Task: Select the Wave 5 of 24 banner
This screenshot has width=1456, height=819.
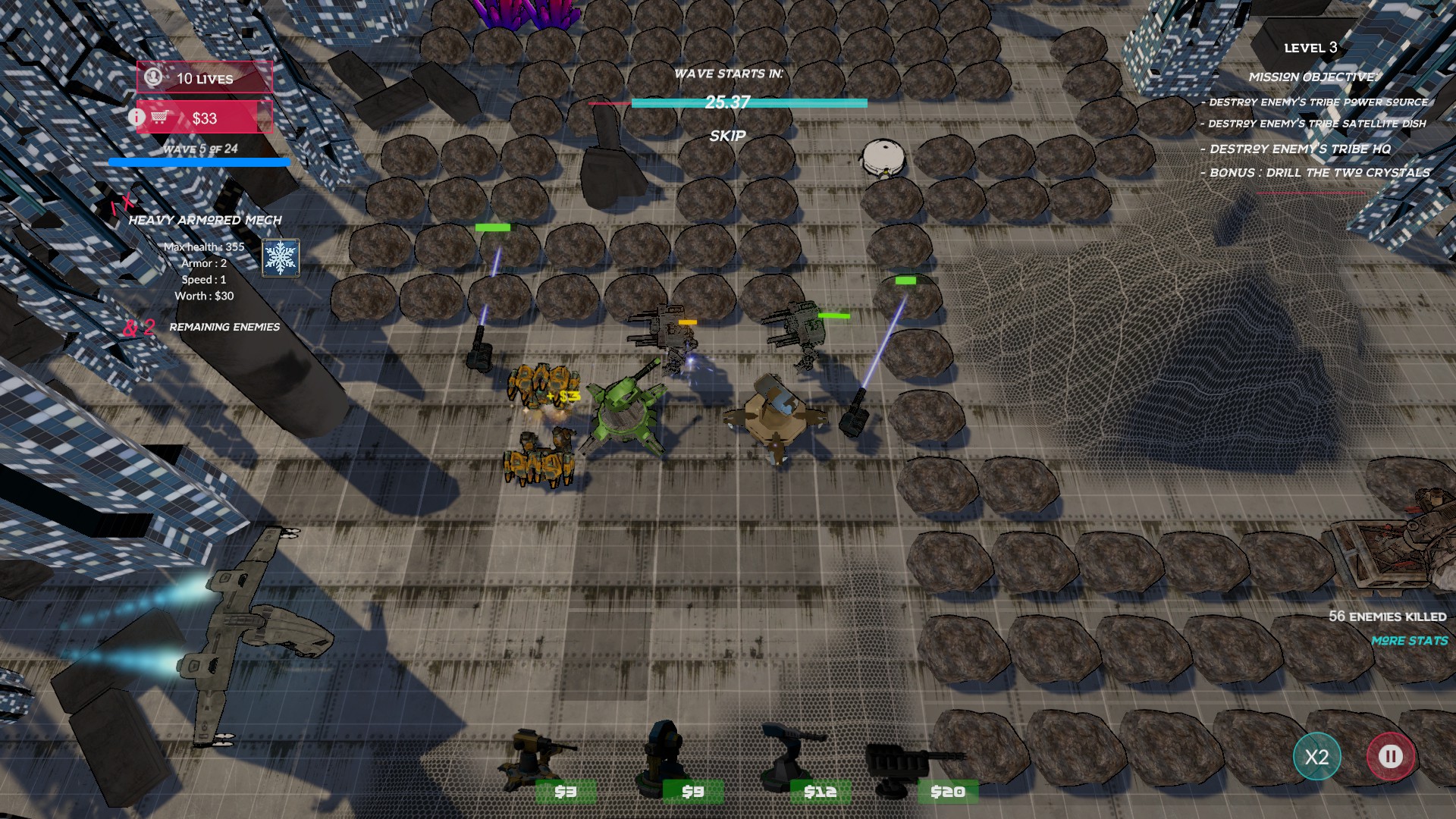Action: click(200, 149)
